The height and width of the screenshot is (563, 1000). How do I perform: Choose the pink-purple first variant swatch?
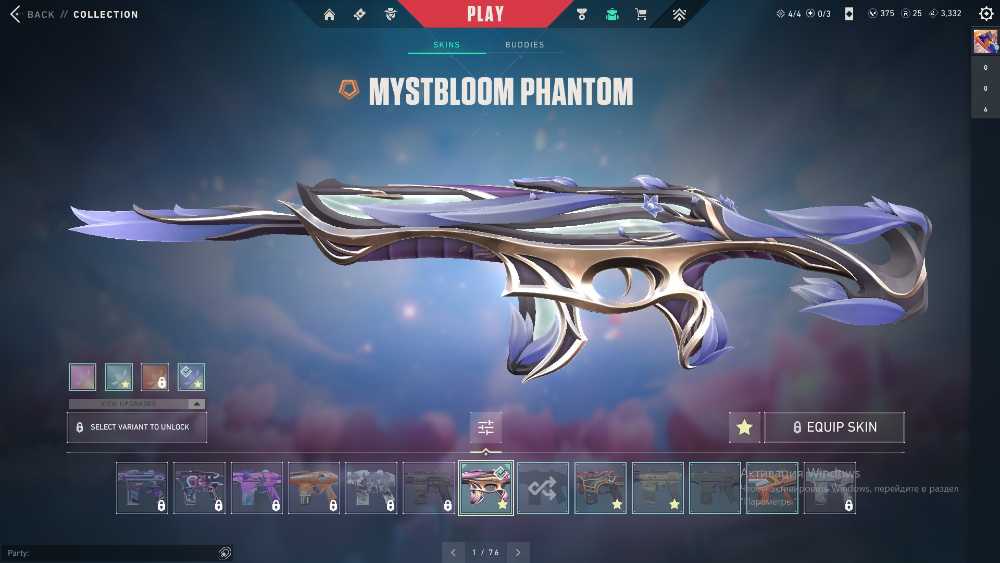[x=83, y=376]
